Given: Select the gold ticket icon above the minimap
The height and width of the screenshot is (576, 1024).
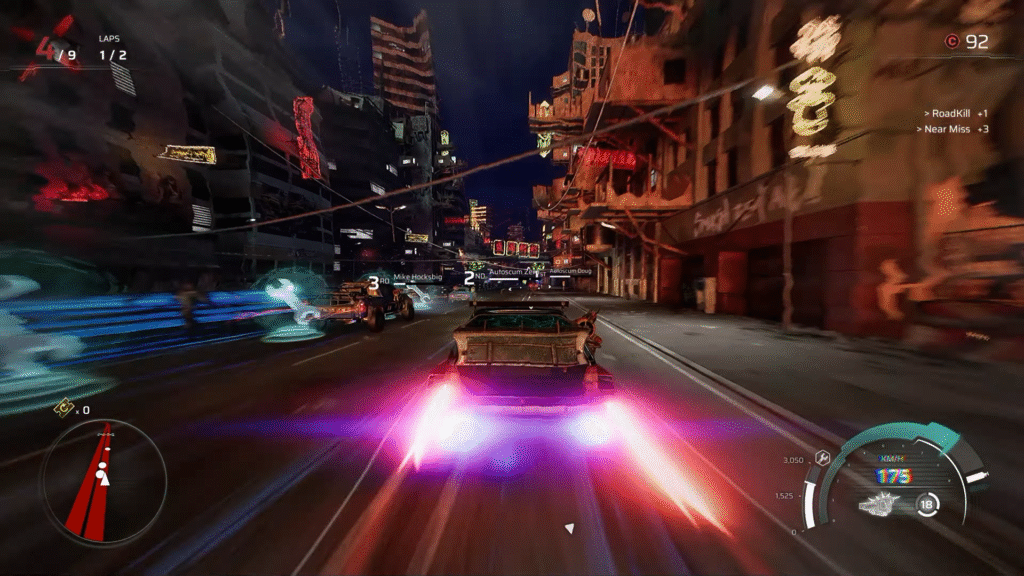Looking at the screenshot, I should (62, 408).
